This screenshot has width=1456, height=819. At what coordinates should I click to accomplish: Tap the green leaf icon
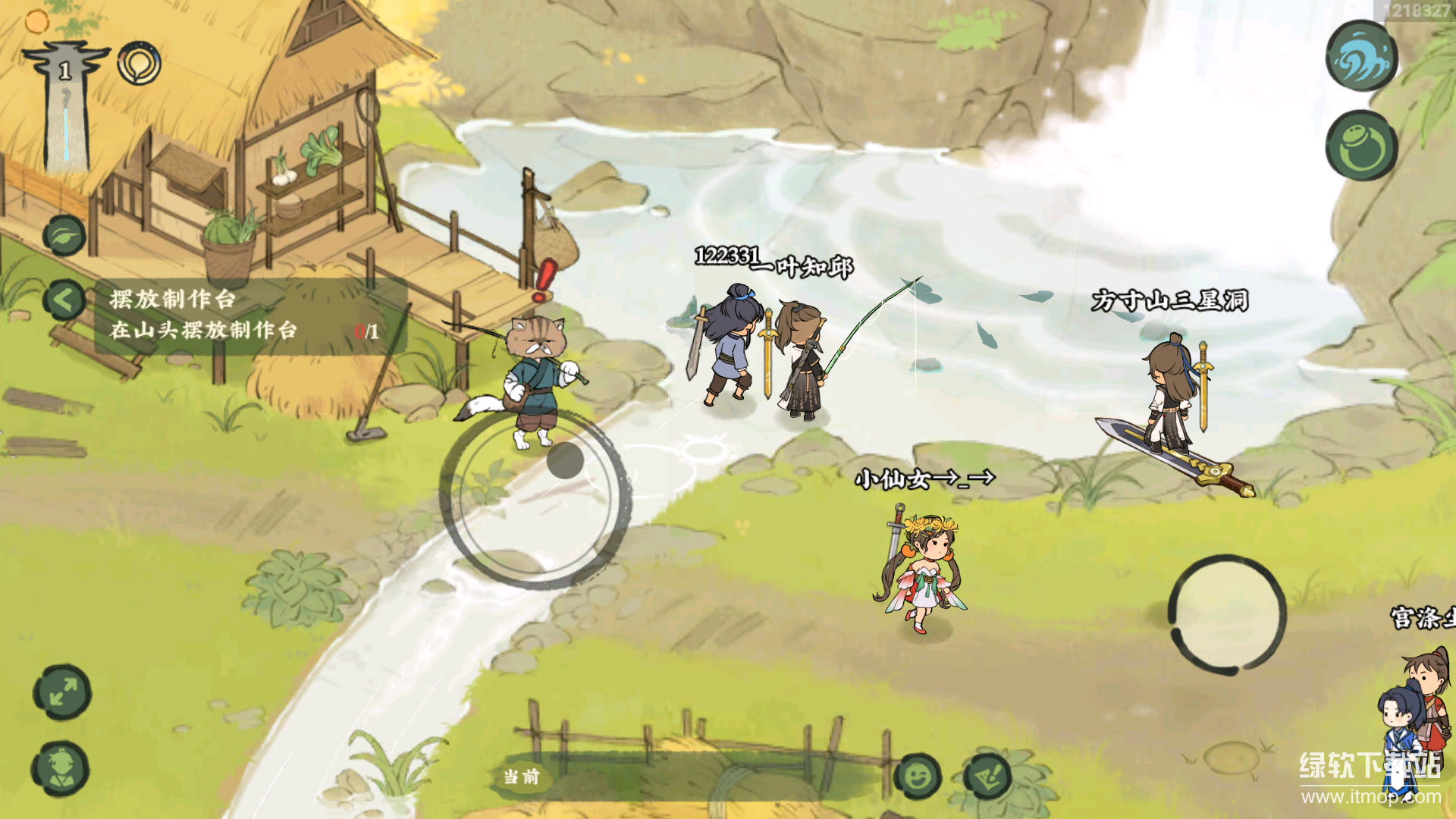pos(64,235)
